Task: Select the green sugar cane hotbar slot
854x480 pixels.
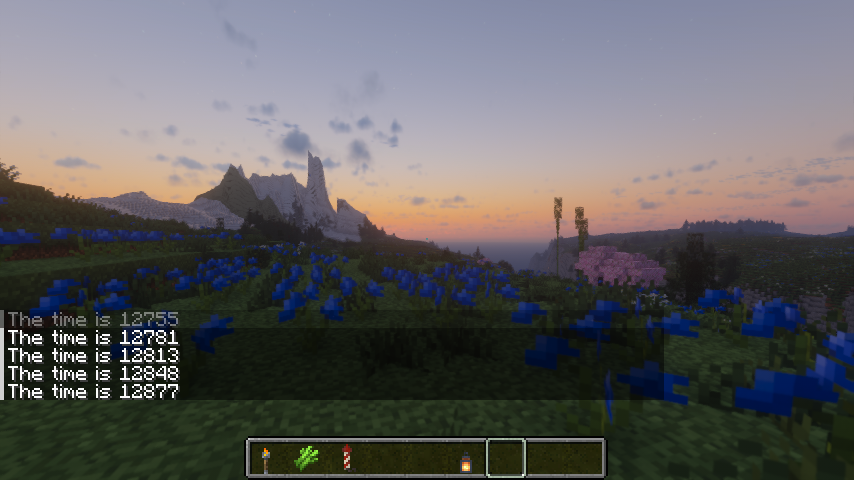Action: [306, 459]
